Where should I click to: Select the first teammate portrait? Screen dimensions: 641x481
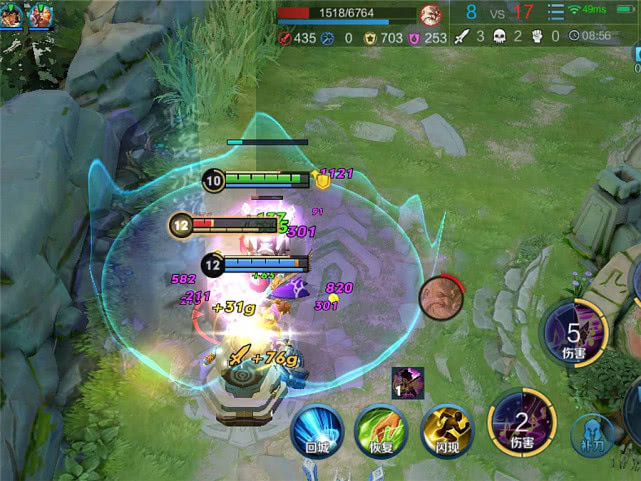[12, 15]
